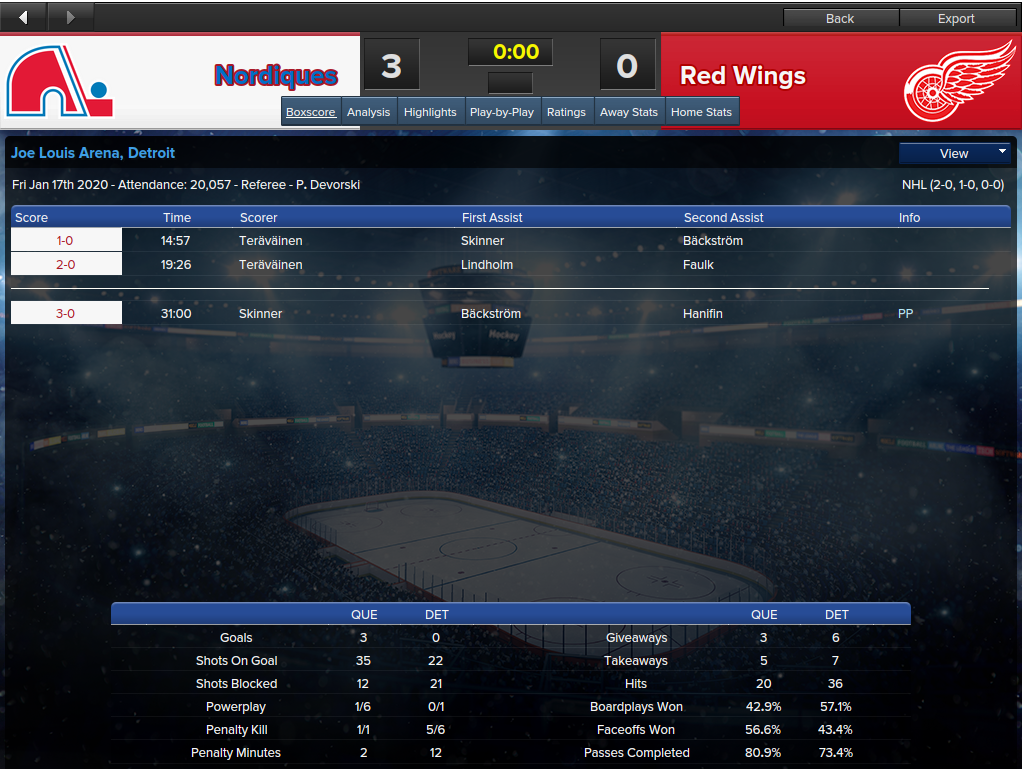Show the Play-by-Play tab
This screenshot has width=1022, height=769.
tap(502, 112)
